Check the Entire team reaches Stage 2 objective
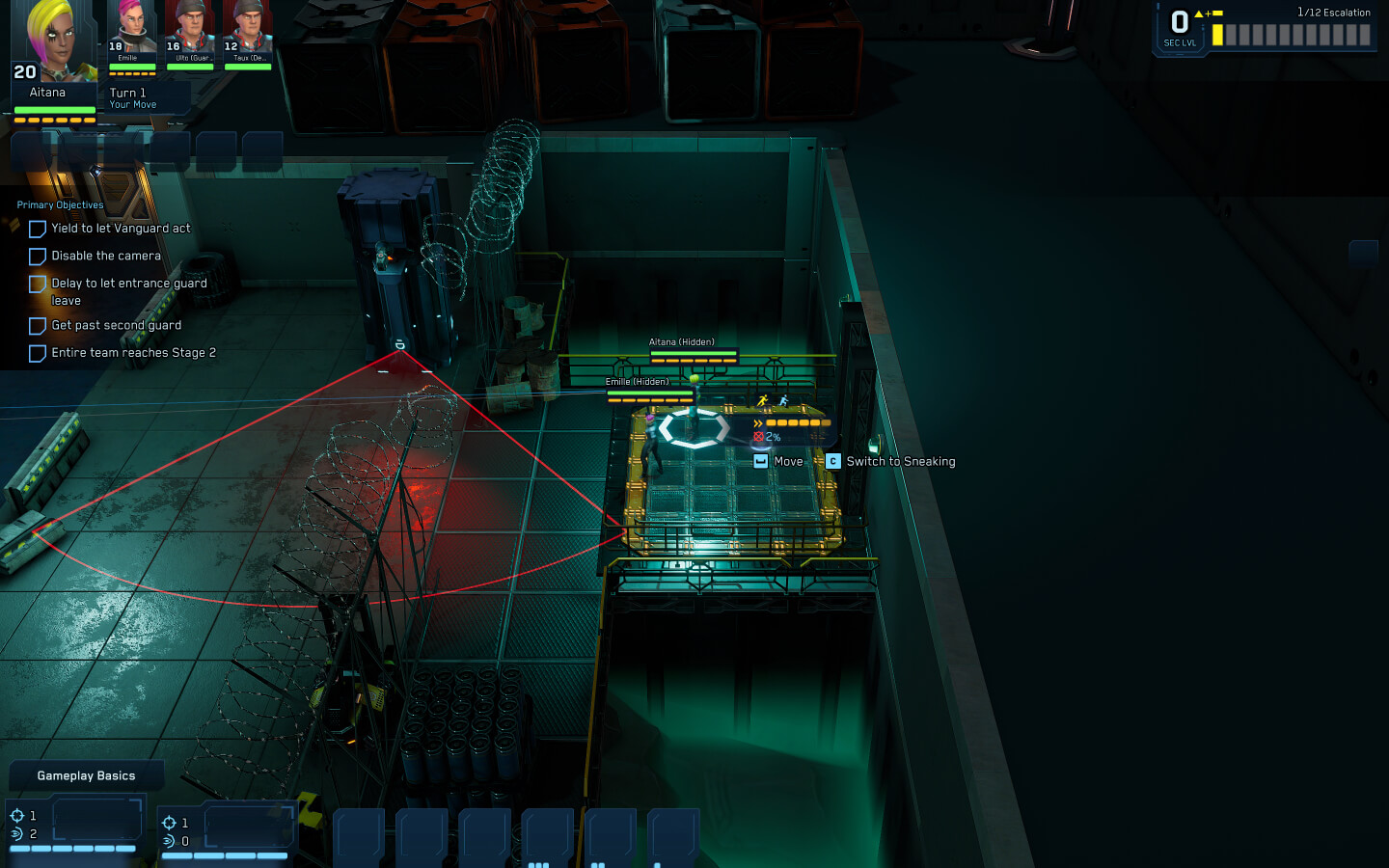 37,353
